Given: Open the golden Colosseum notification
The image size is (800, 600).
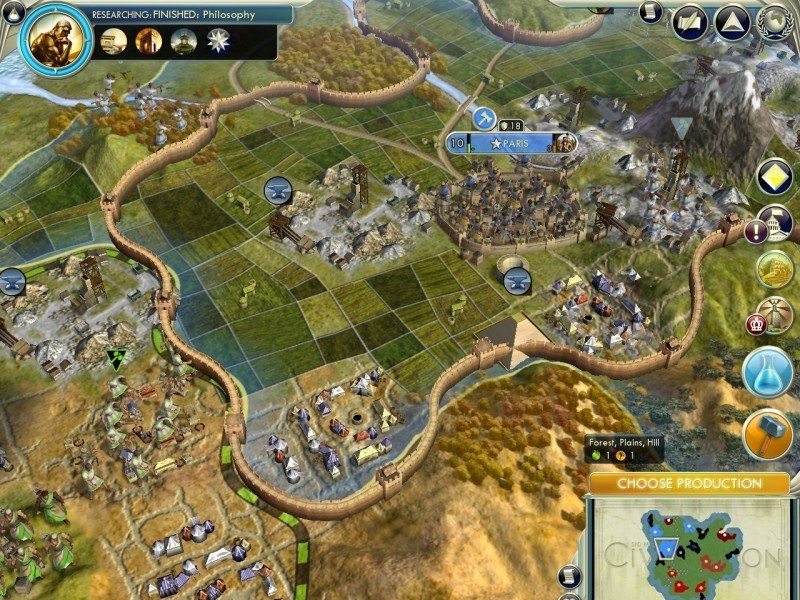Looking at the screenshot, I should [x=774, y=269].
